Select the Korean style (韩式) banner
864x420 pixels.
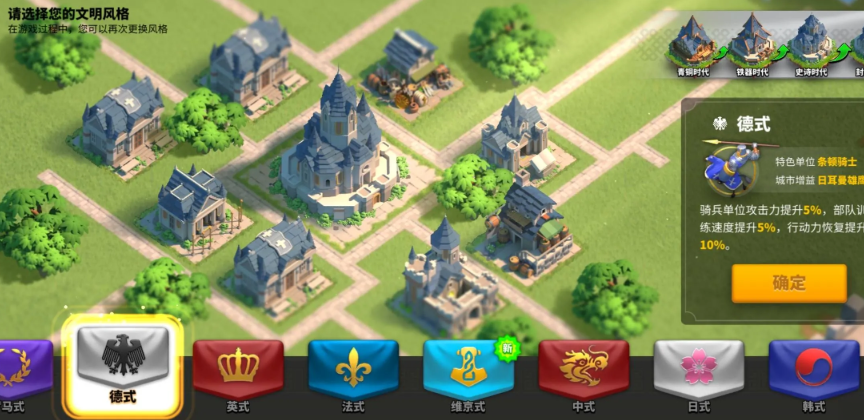coord(813,372)
